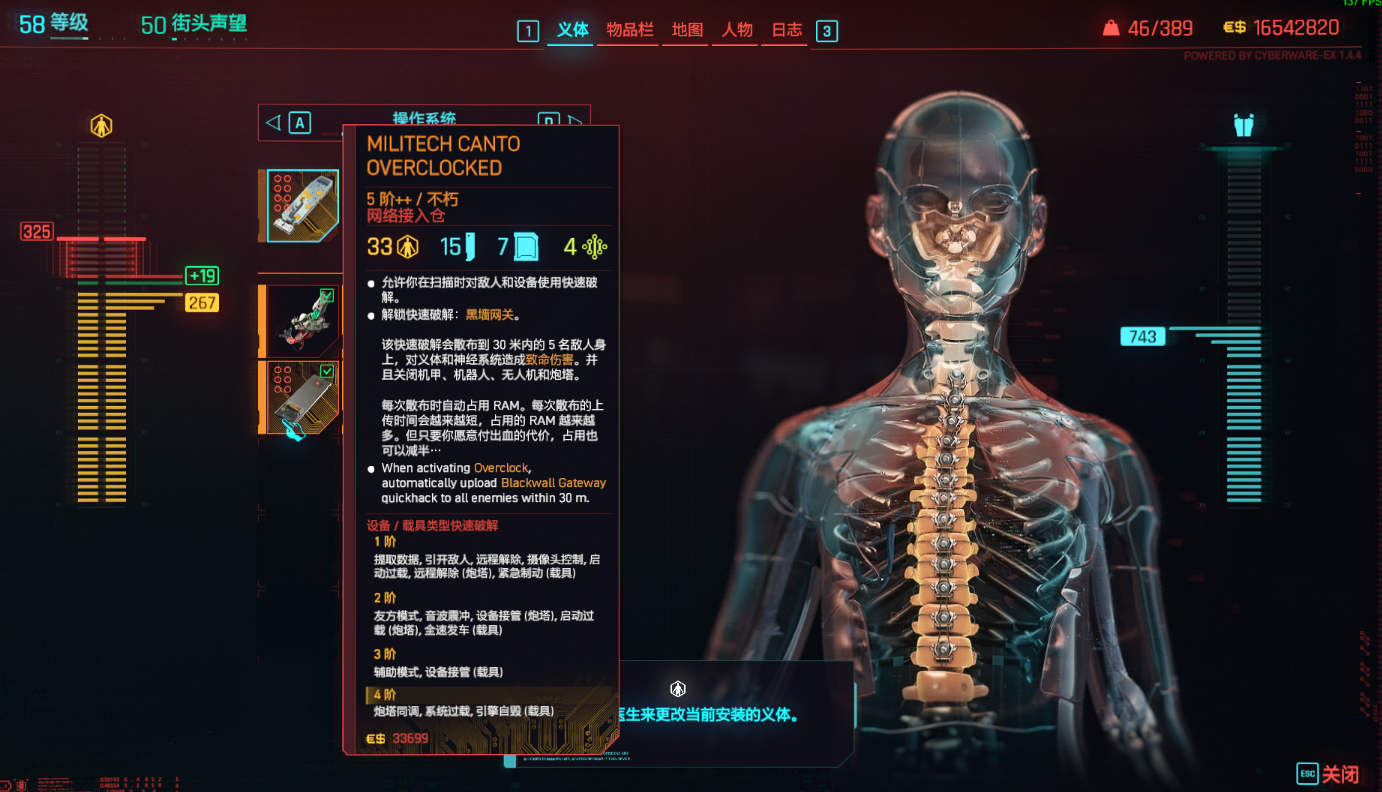Screen dimensions: 1382x792
Task: Choose the robotic claw cyberware slot
Action: click(304, 321)
